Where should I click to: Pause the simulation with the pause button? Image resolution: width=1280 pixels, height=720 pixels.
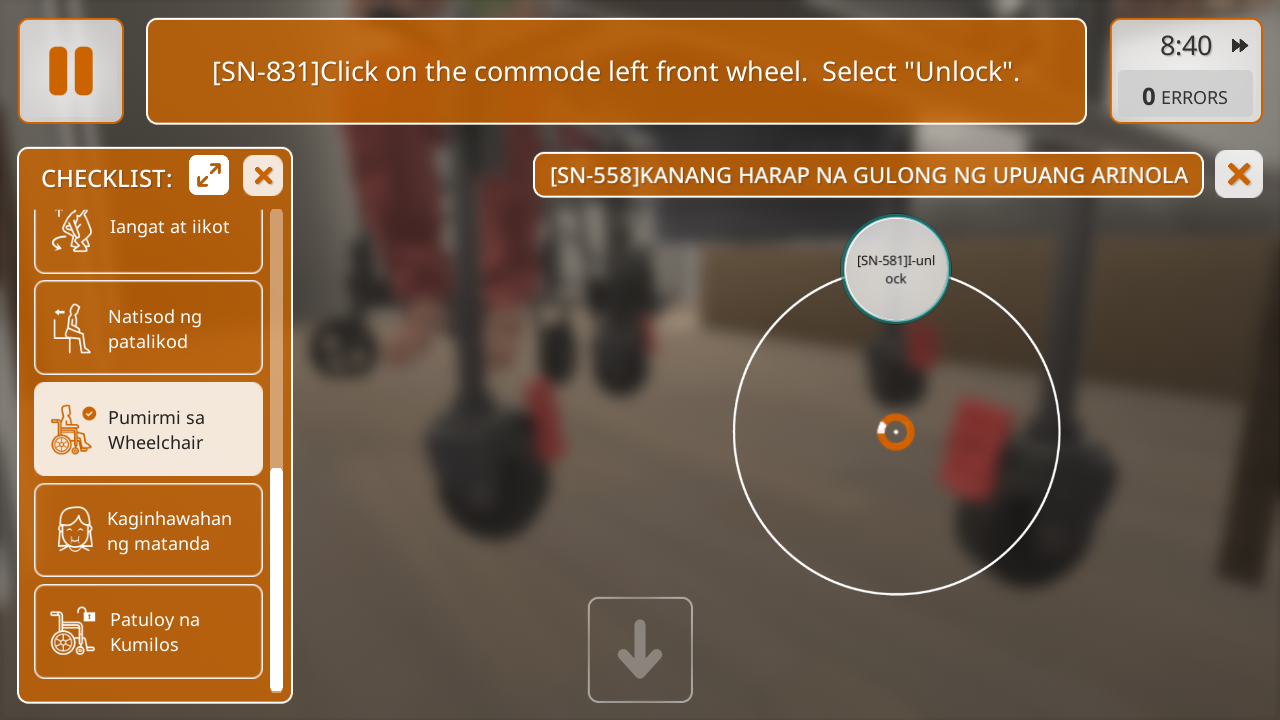71,71
